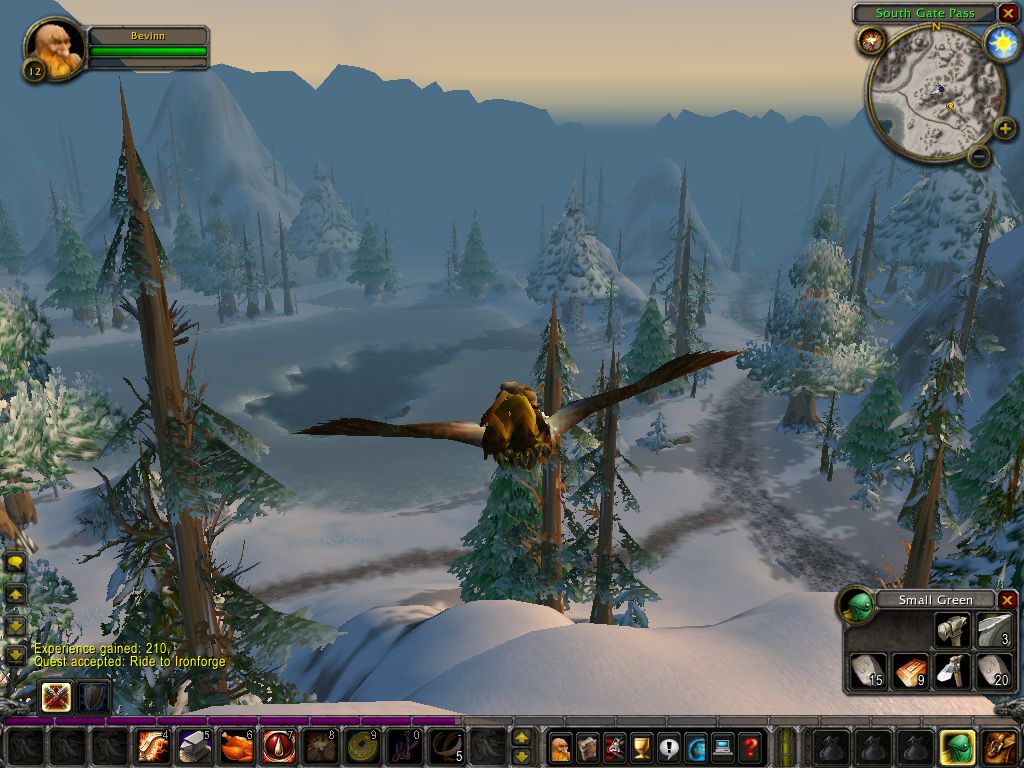
Task: Click the sun day-night indicator
Action: click(x=1001, y=42)
